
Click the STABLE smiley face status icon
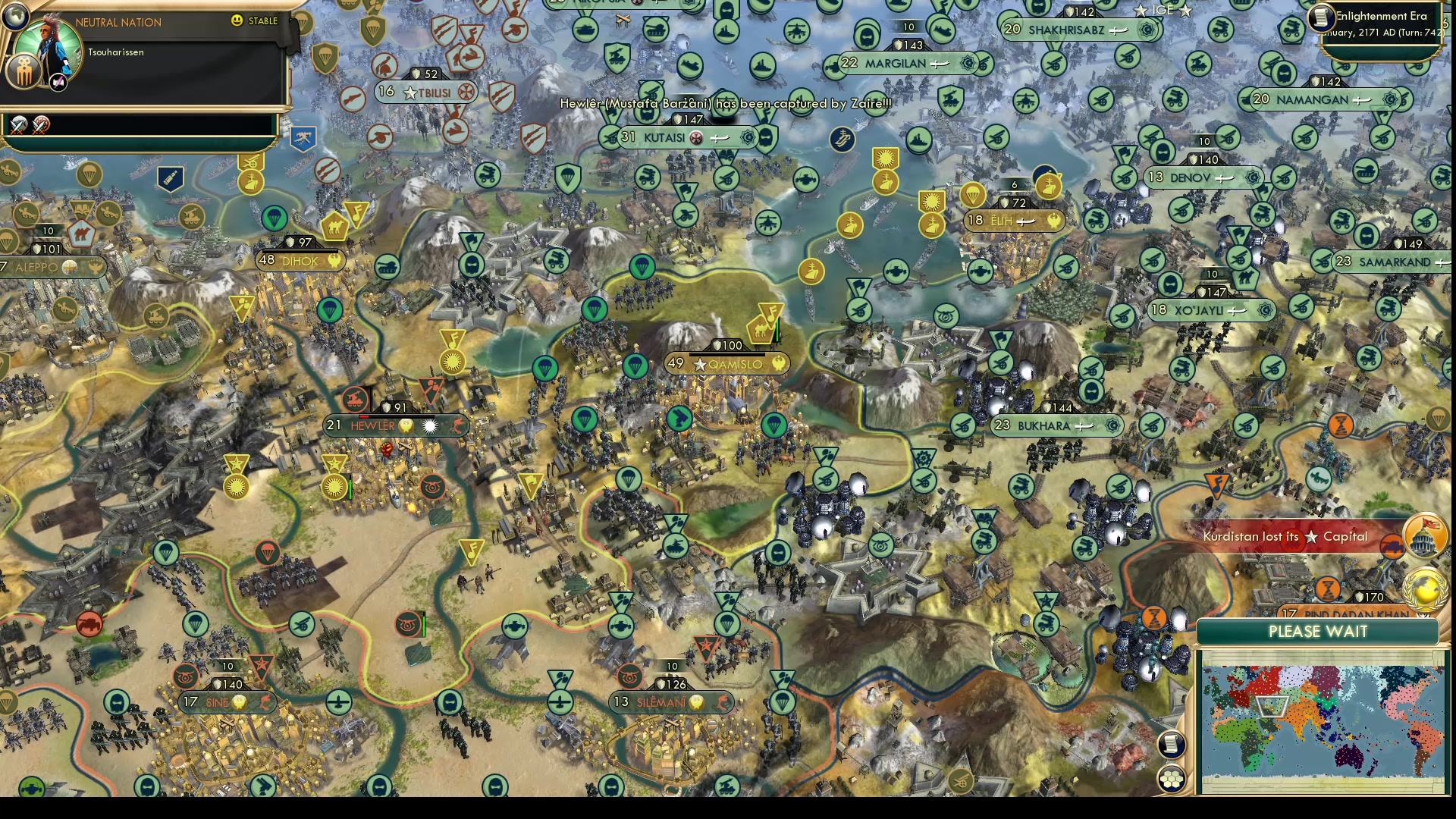pyautogui.click(x=236, y=20)
